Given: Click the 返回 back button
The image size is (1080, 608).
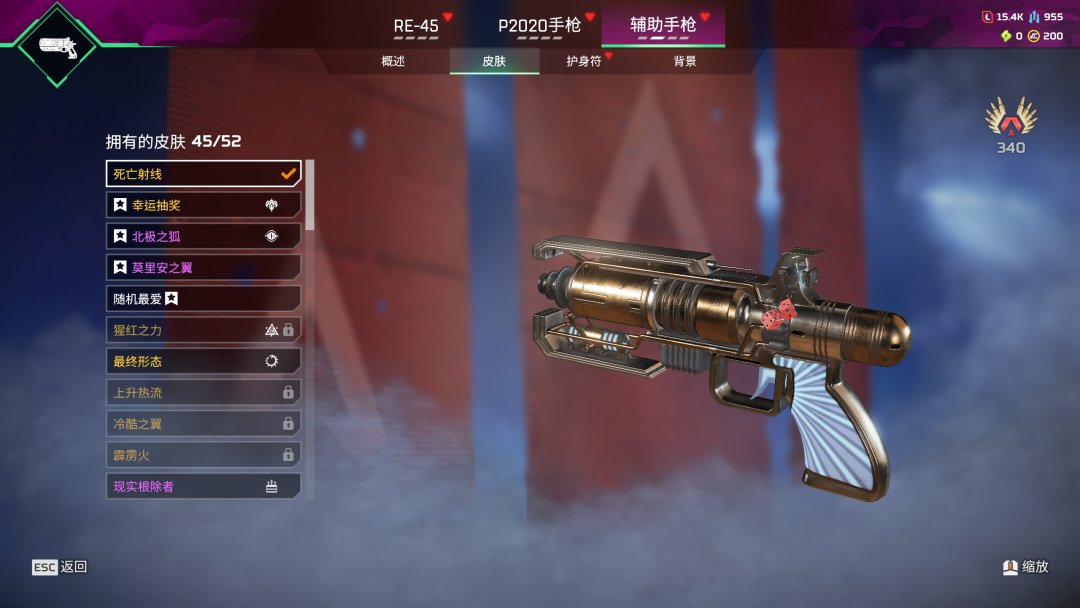Looking at the screenshot, I should tap(60, 567).
